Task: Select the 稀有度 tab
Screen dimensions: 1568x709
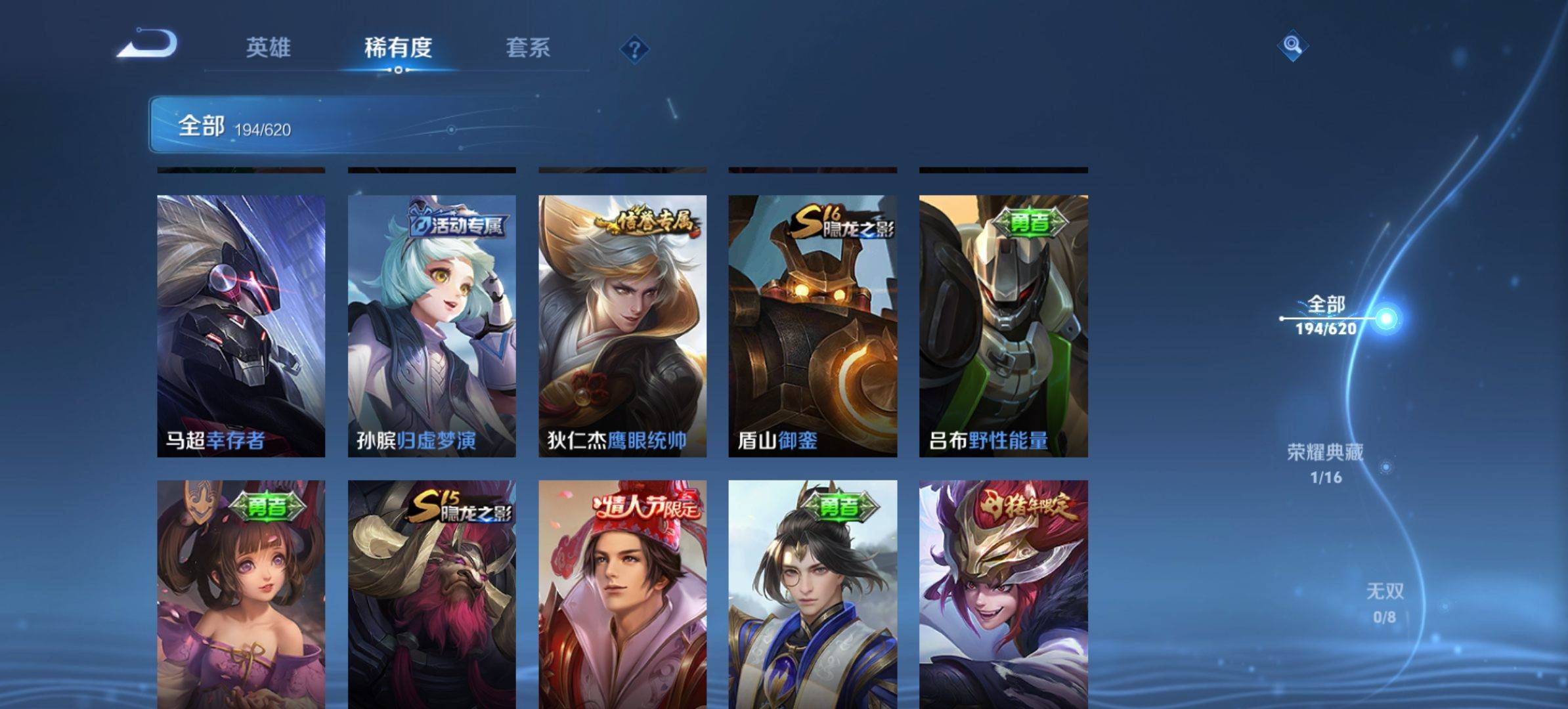Action: (398, 47)
